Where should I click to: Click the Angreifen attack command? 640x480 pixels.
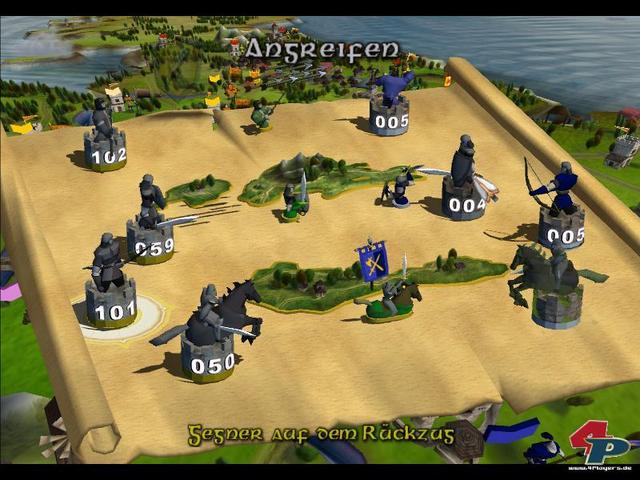(322, 48)
